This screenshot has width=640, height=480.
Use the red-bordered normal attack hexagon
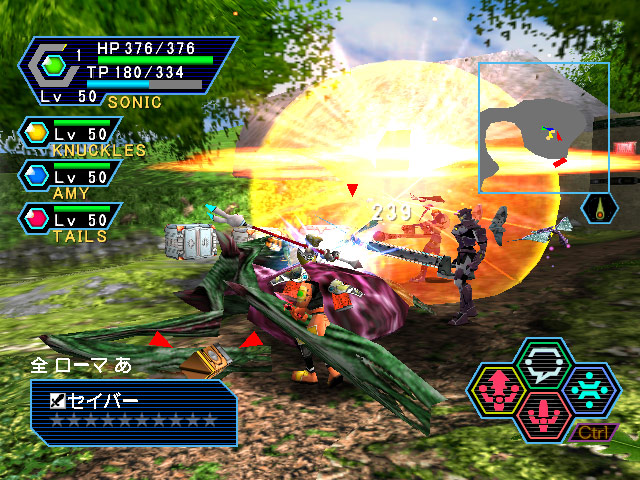click(x=546, y=412)
